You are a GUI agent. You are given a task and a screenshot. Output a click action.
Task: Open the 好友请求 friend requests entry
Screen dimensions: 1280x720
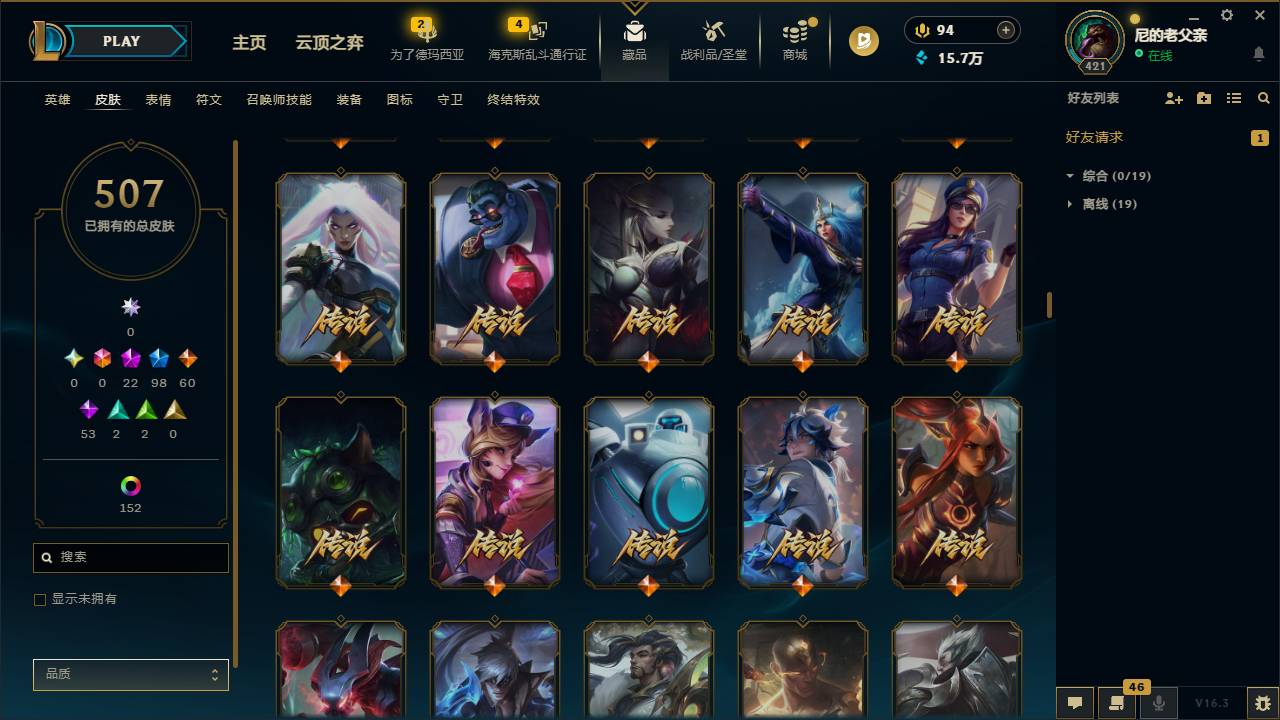1092,137
